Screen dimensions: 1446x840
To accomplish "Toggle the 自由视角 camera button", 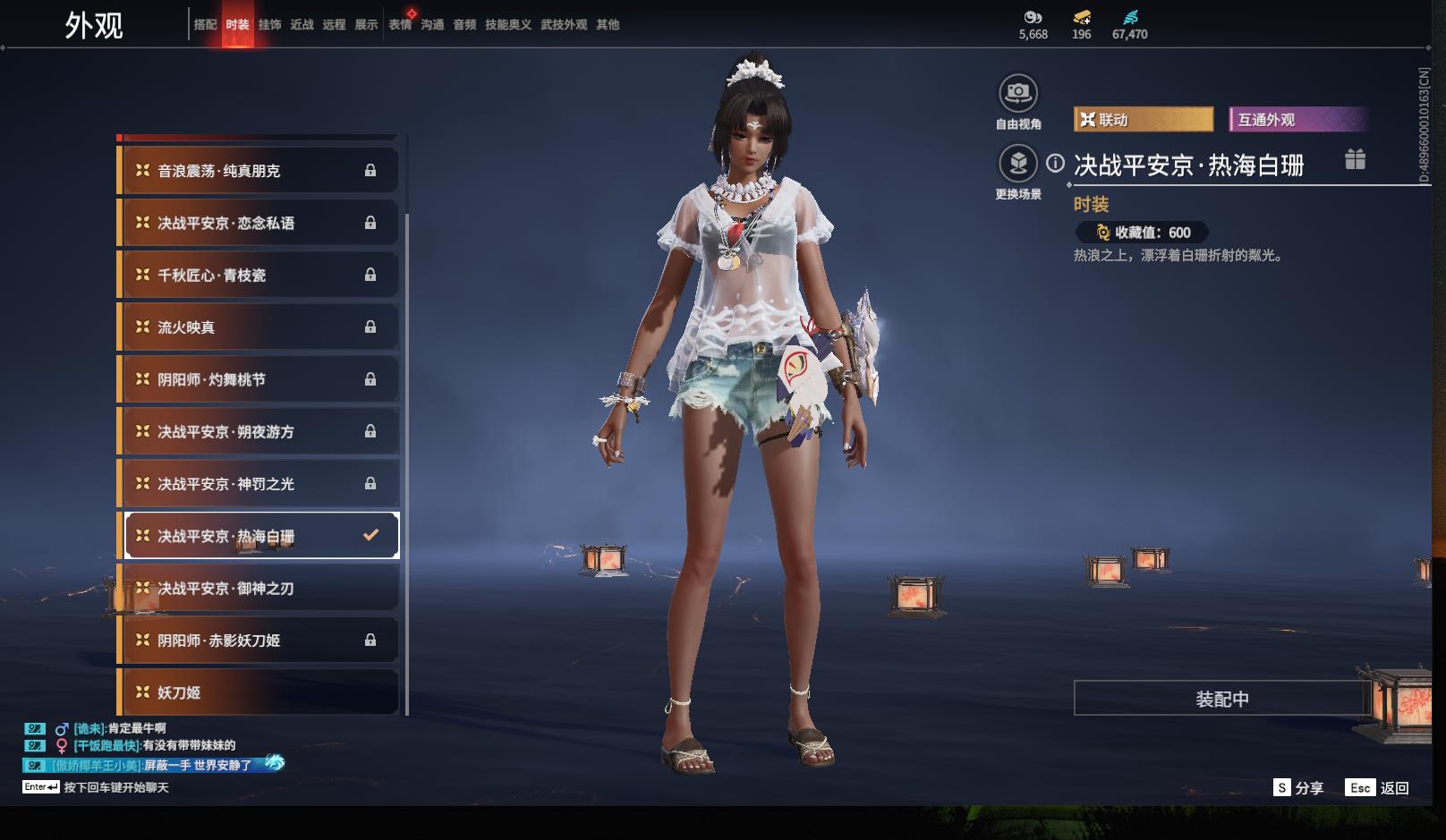I will click(1018, 92).
